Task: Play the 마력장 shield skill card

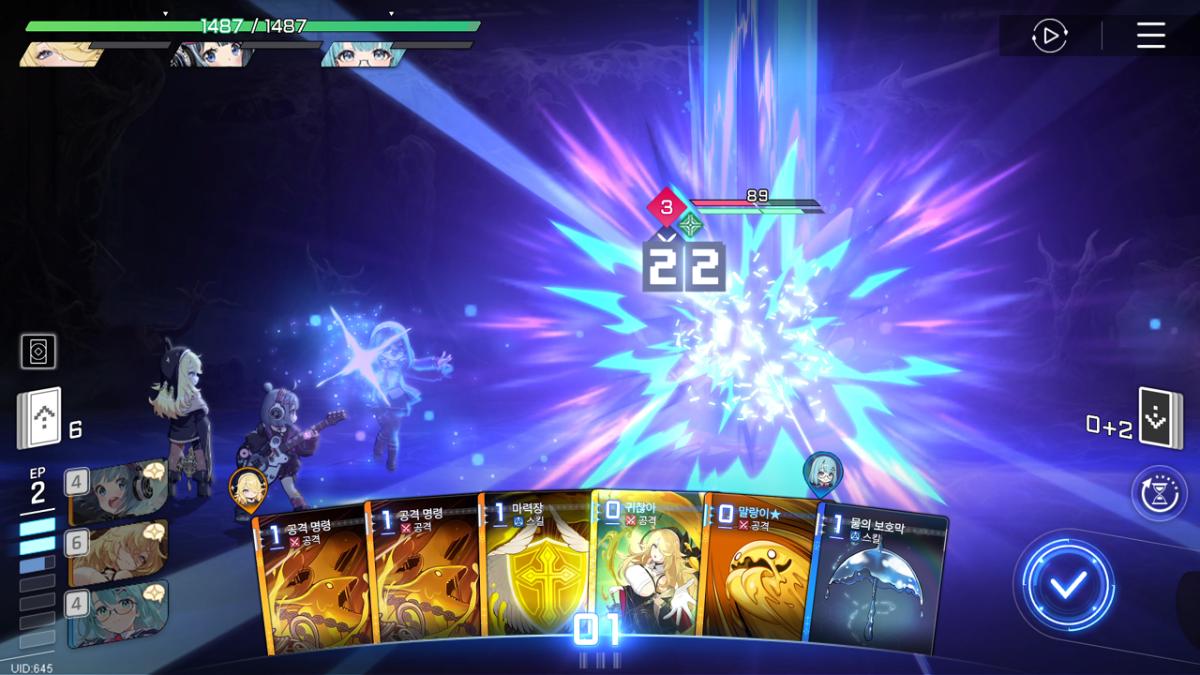Action: tap(535, 570)
